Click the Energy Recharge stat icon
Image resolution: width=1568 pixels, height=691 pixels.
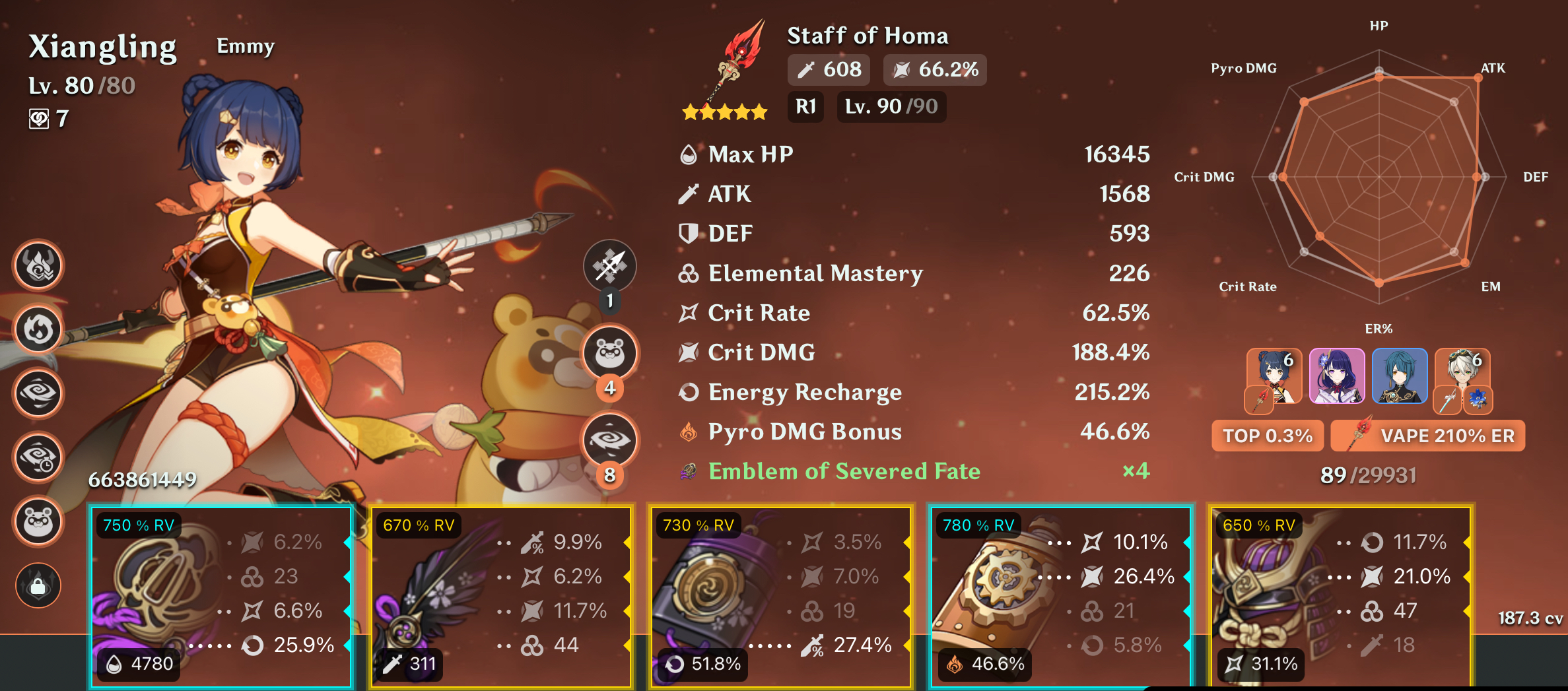pyautogui.click(x=689, y=392)
